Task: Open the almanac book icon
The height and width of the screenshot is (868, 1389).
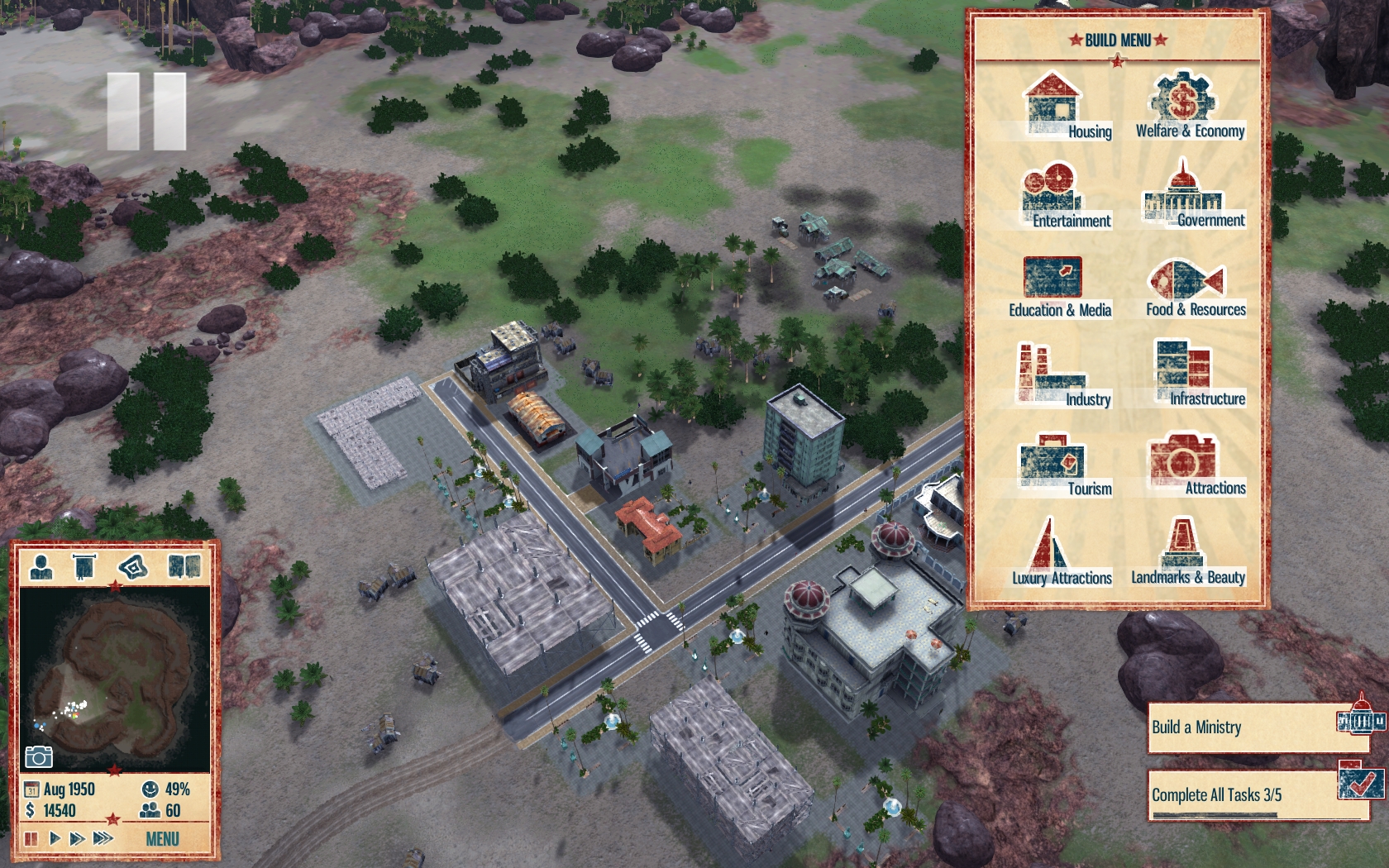Action: coord(184,567)
